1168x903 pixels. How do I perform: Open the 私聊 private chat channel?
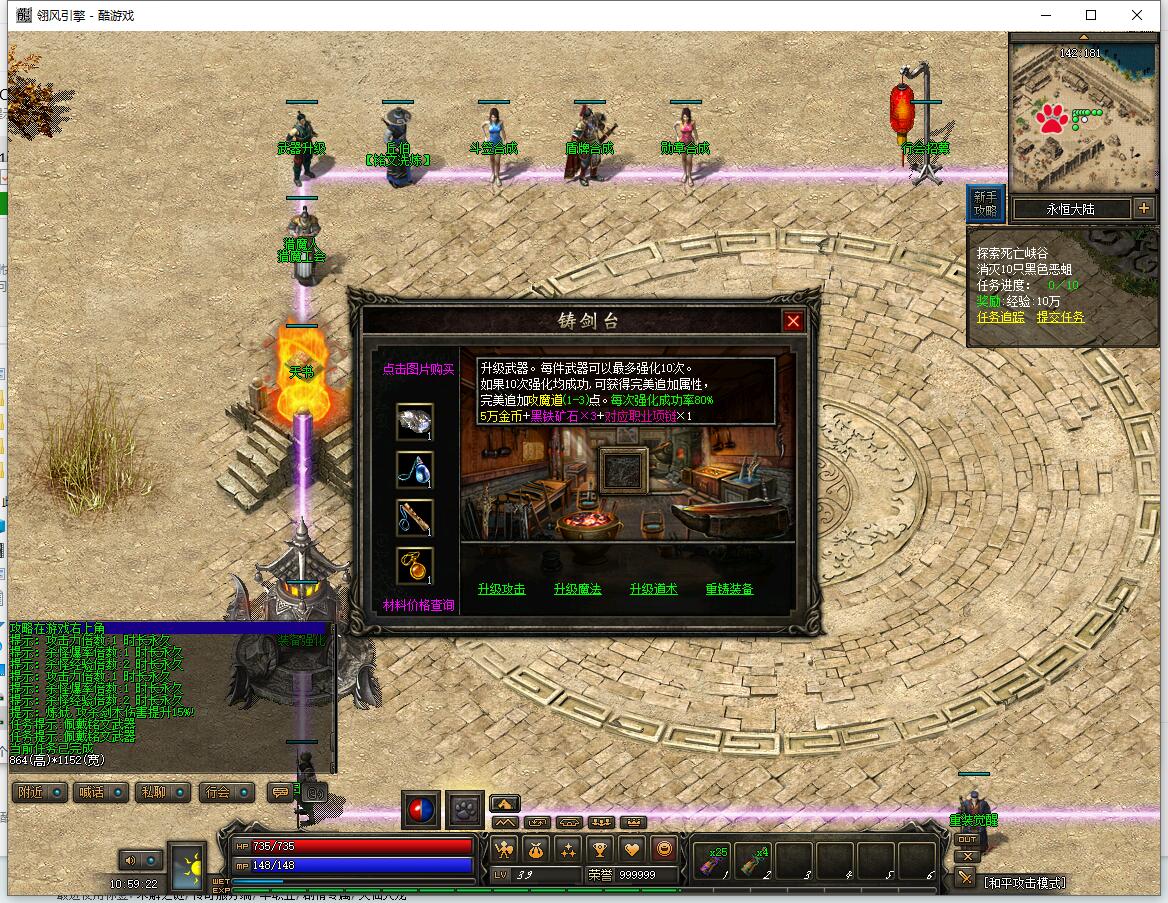[163, 792]
